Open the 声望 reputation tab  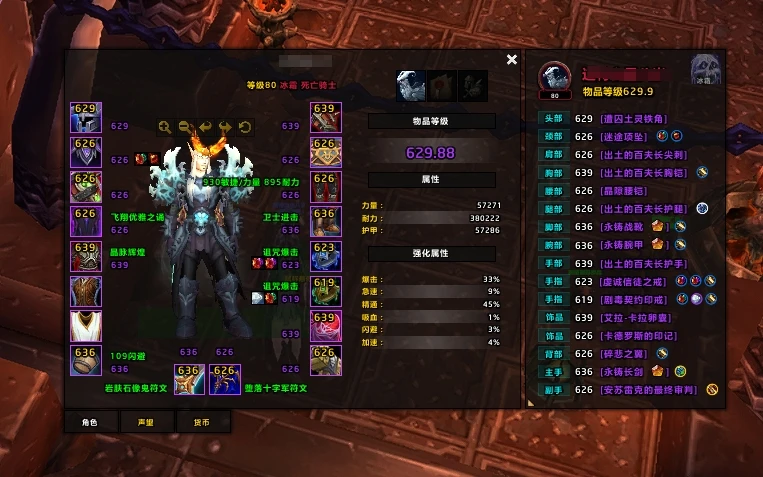[x=145, y=422]
